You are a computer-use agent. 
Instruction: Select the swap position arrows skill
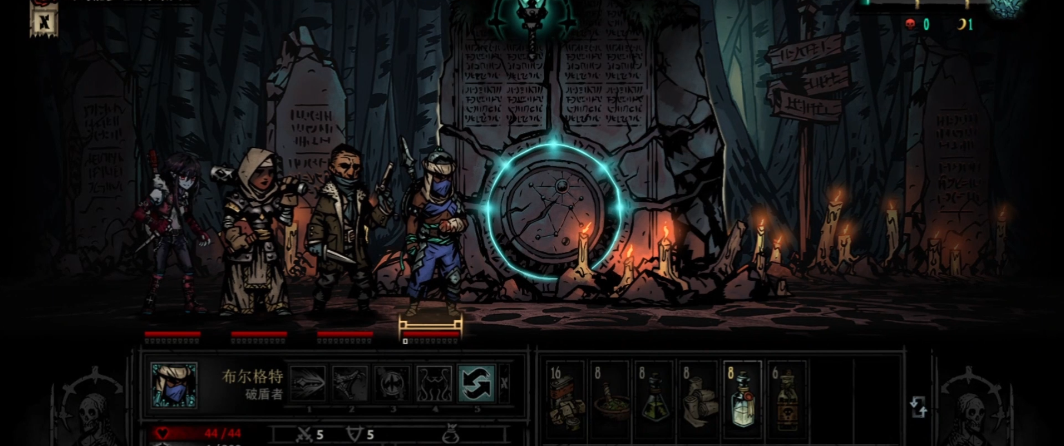pyautogui.click(x=476, y=384)
